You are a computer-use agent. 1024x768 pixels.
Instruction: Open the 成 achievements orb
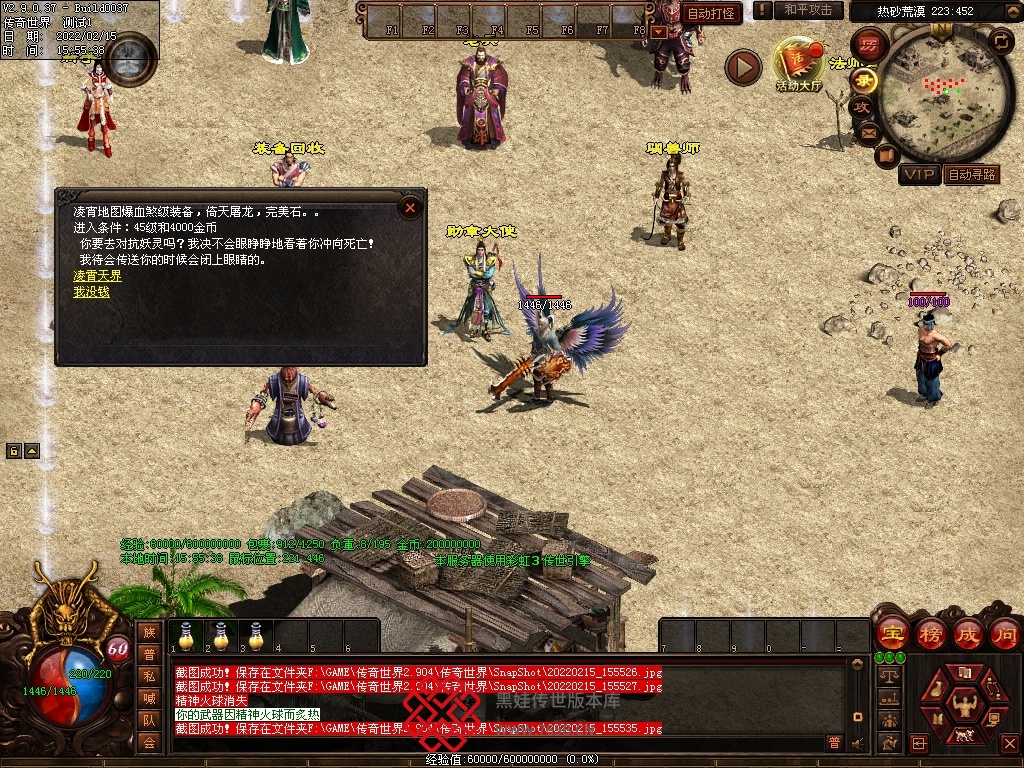click(x=969, y=633)
